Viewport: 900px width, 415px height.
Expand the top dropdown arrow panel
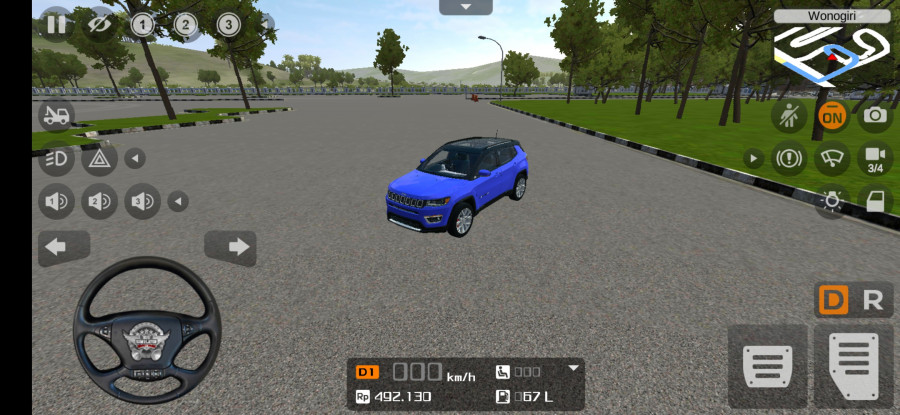point(465,7)
